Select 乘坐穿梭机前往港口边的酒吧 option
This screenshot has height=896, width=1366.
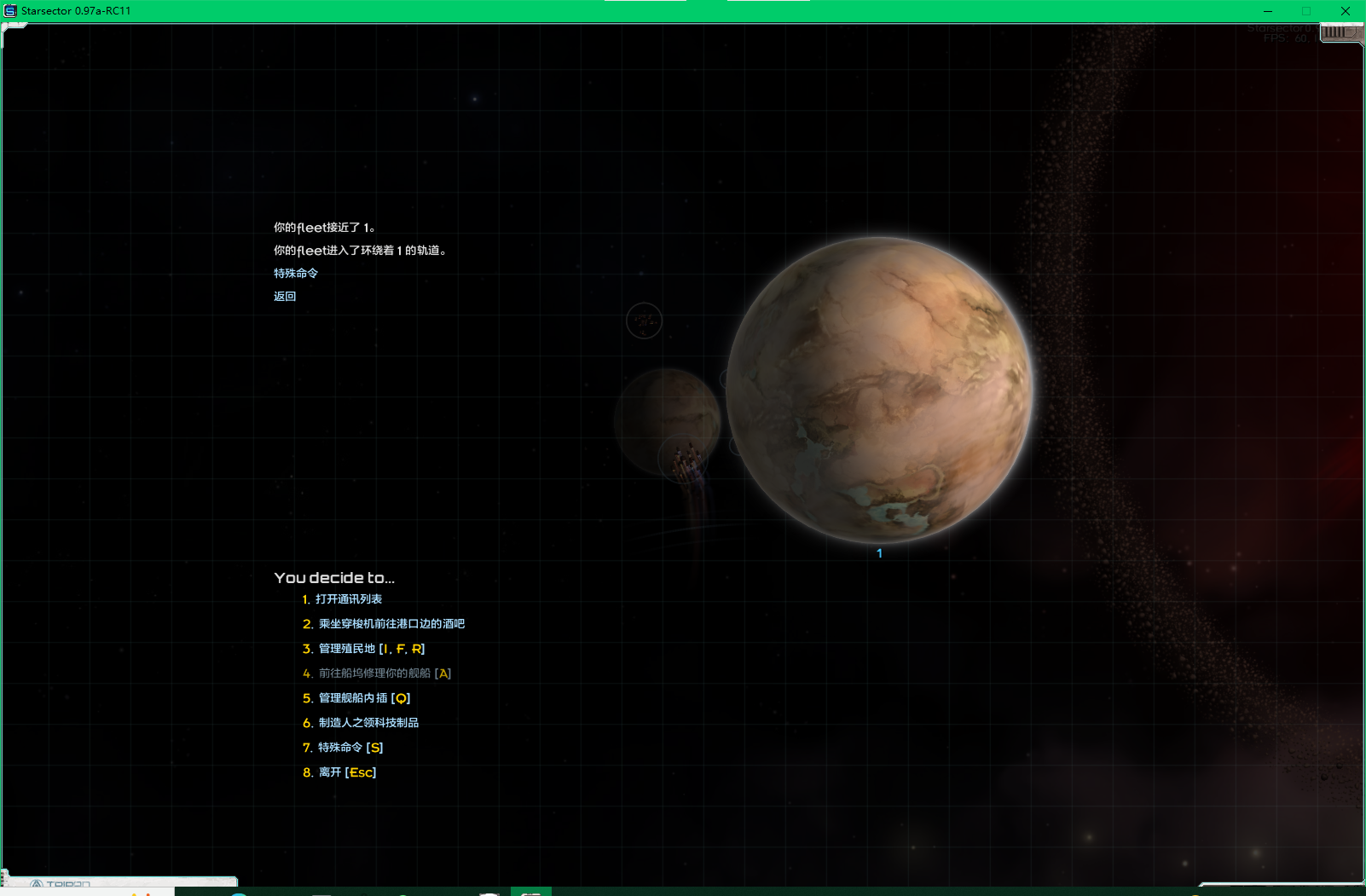tap(391, 624)
